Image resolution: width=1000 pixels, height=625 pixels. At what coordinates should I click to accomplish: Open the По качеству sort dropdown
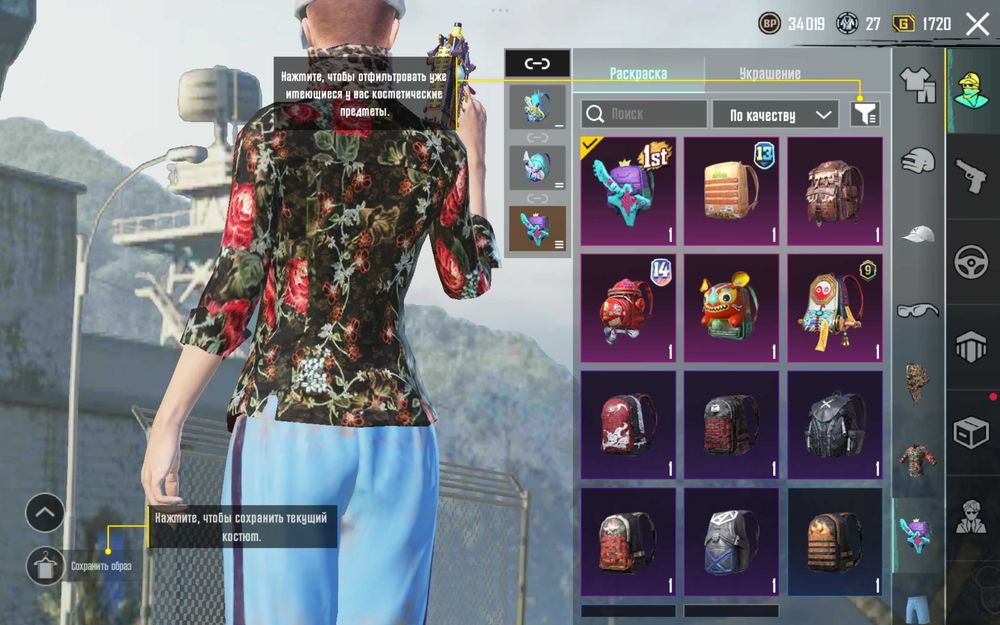pos(775,115)
